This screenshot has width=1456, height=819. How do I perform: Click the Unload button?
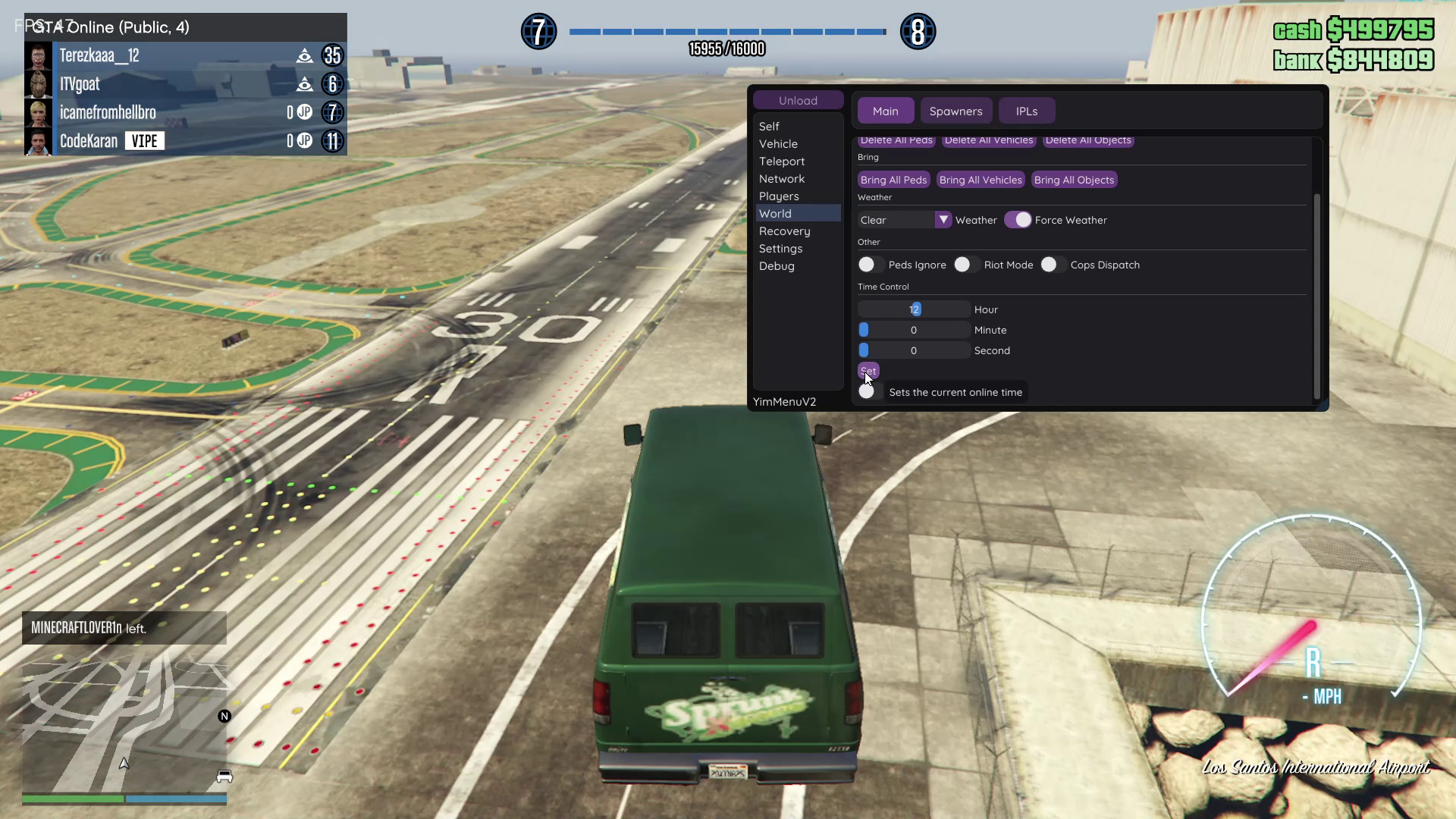798,100
